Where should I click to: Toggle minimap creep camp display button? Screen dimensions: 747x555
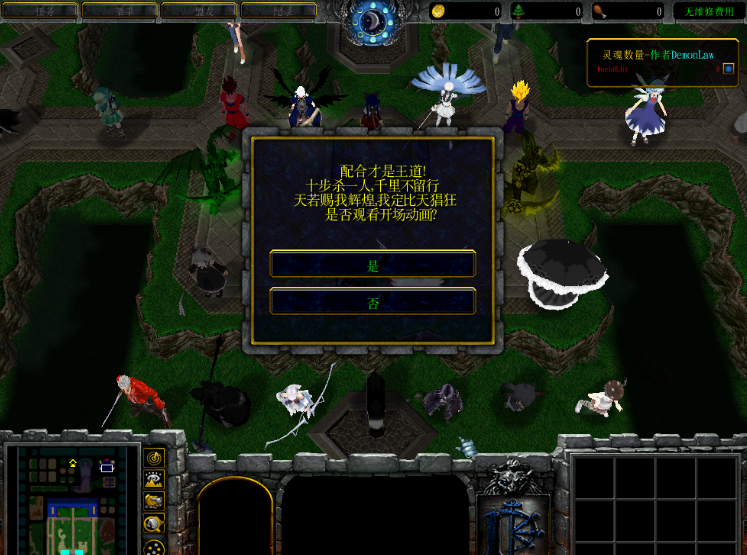(154, 524)
